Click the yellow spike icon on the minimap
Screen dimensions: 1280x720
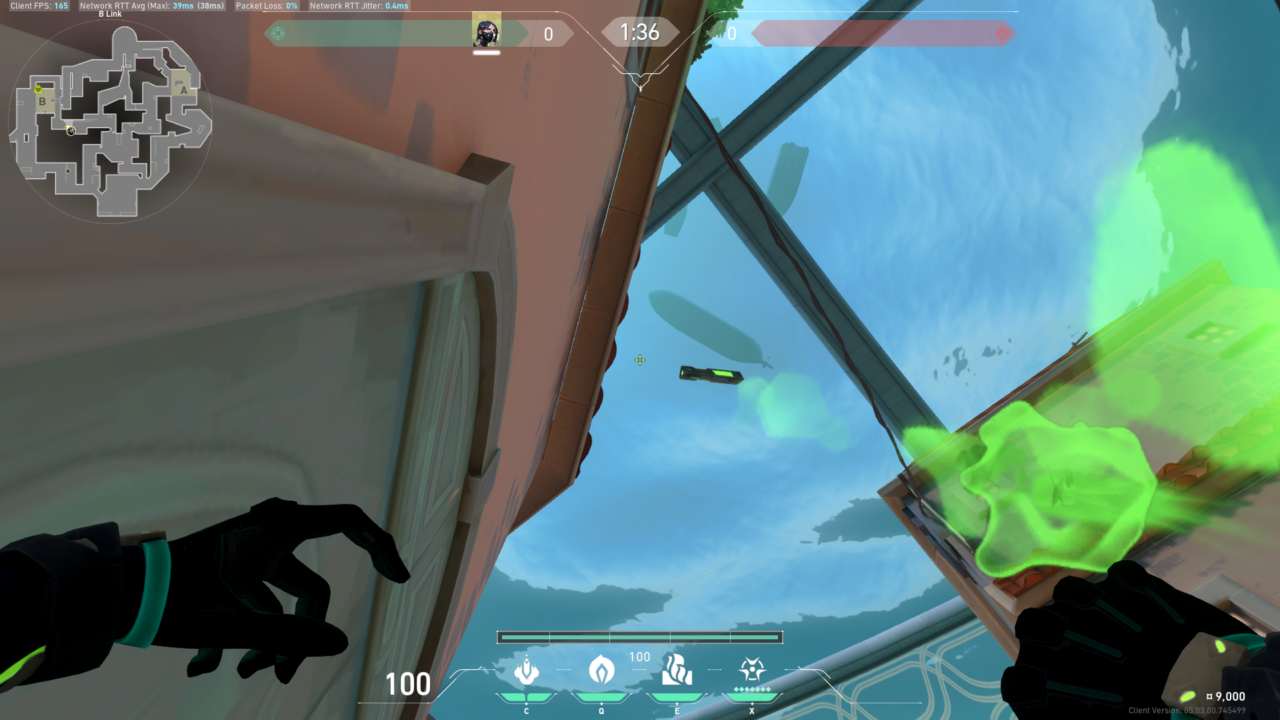(38, 89)
